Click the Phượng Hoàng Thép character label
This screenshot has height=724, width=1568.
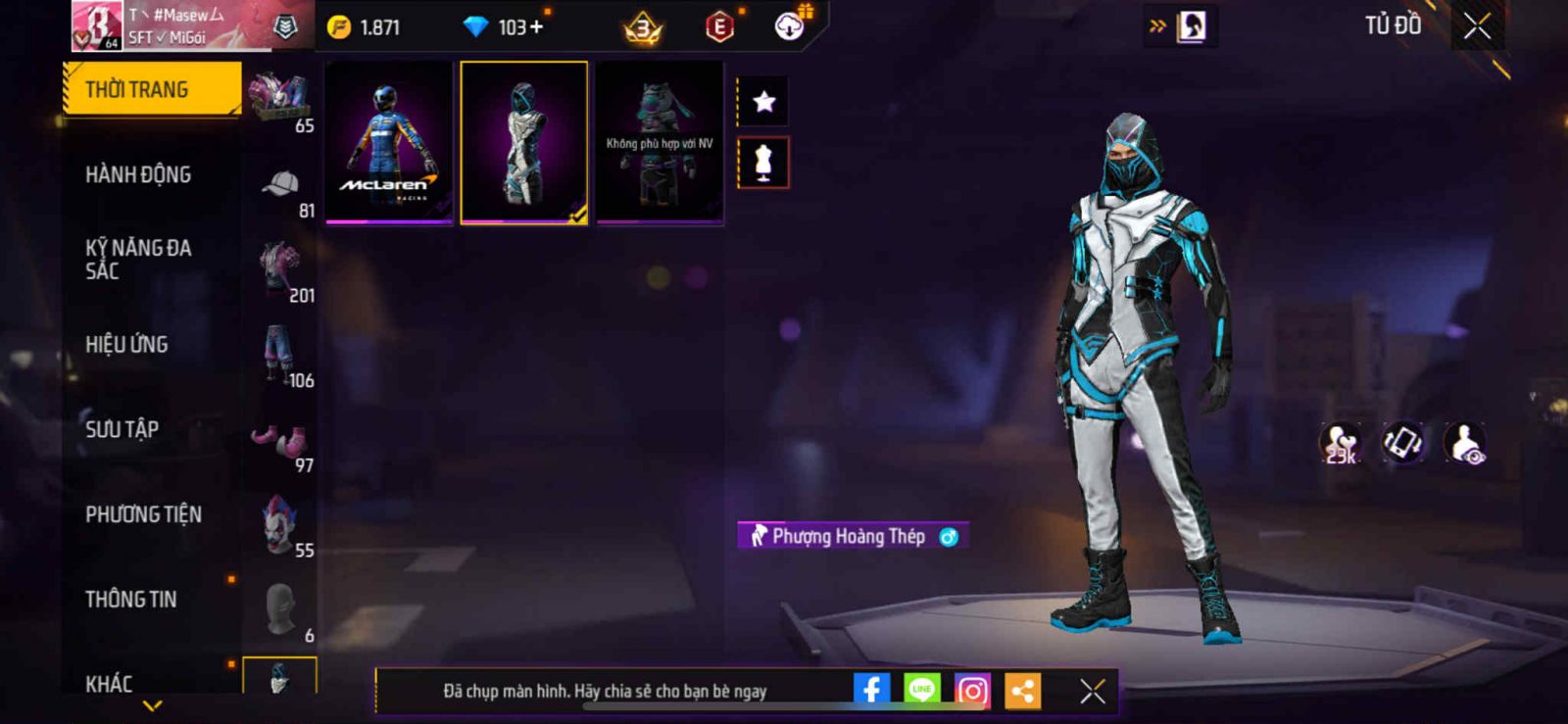tap(849, 536)
